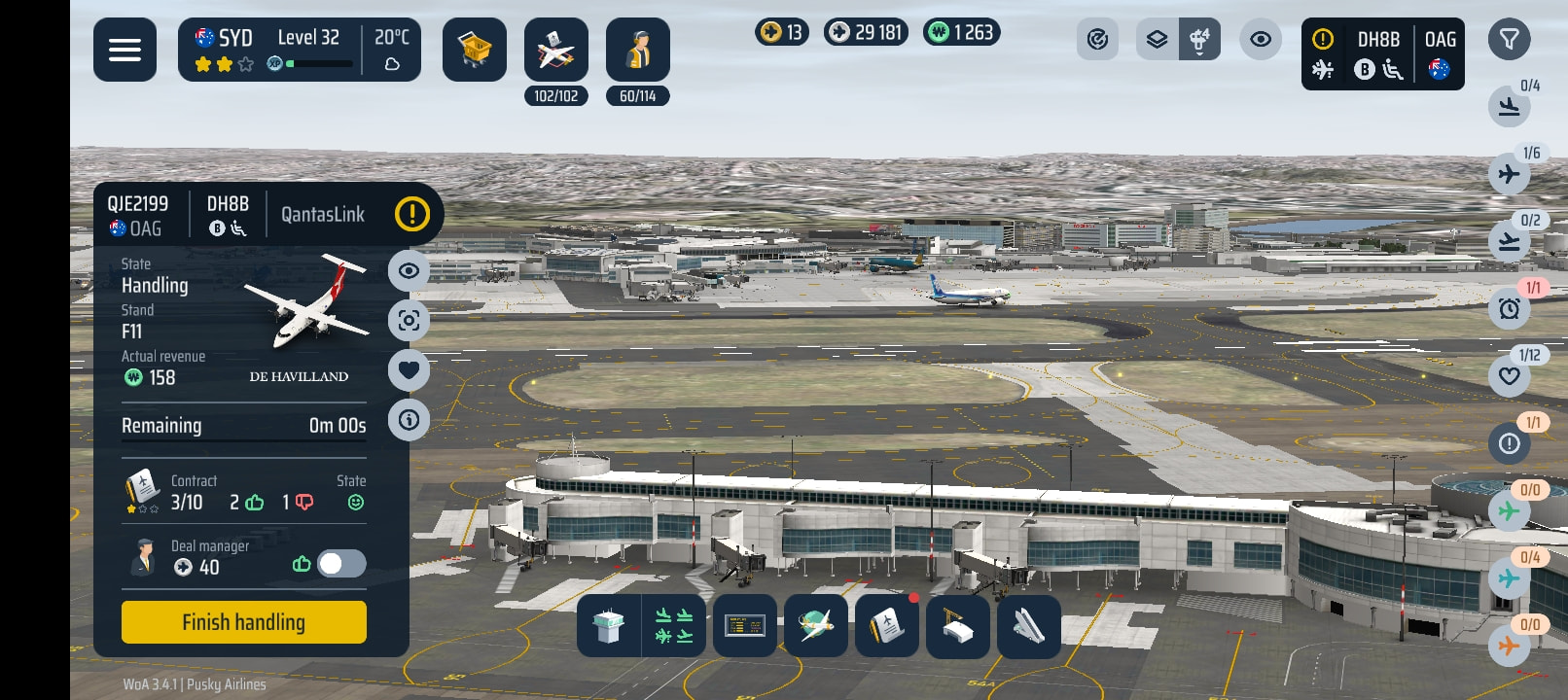Open the shopping cart store
Screen dimensions: 1568x700
[475, 50]
